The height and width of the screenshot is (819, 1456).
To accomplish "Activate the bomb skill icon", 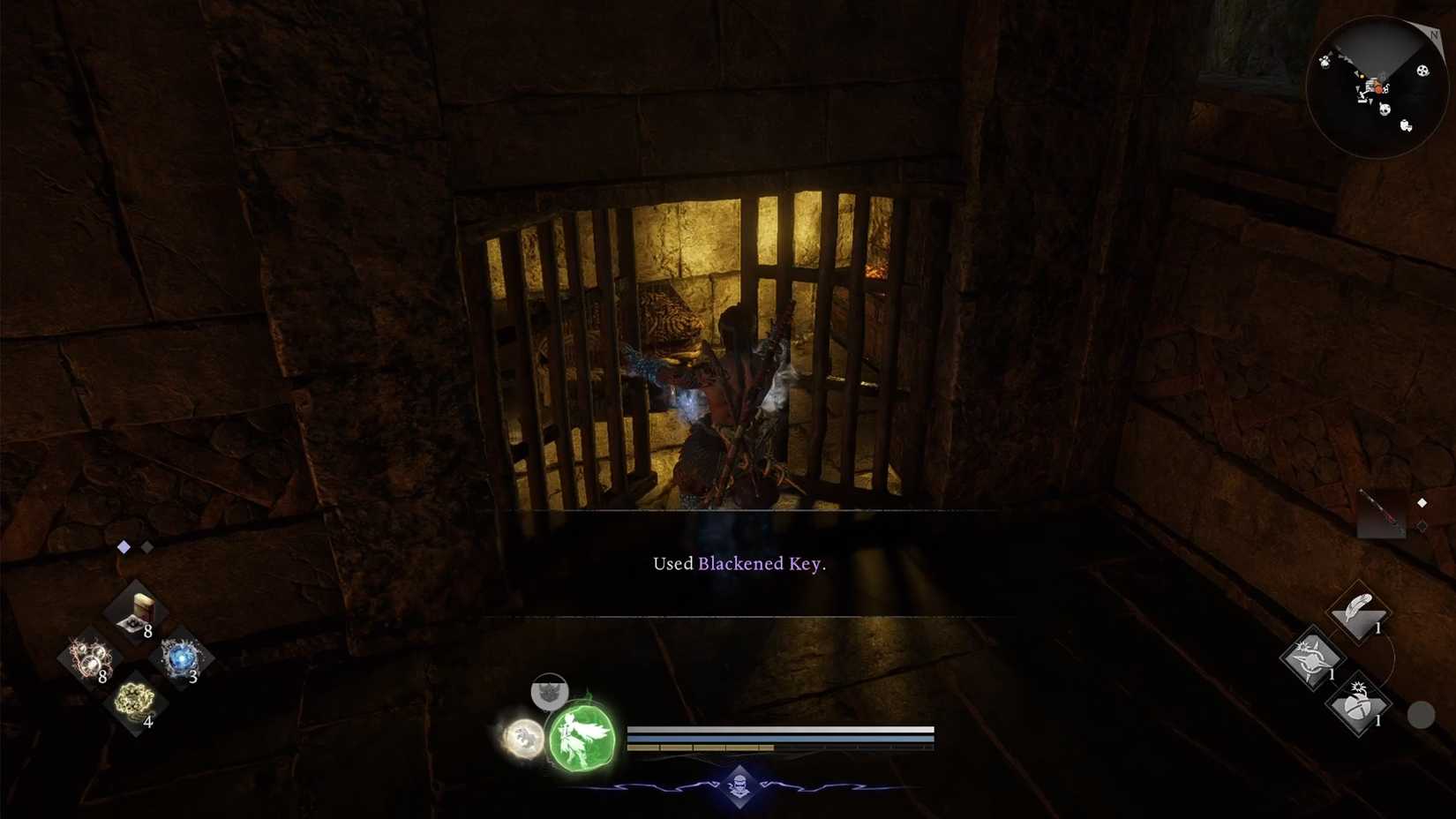I will [x=1359, y=703].
